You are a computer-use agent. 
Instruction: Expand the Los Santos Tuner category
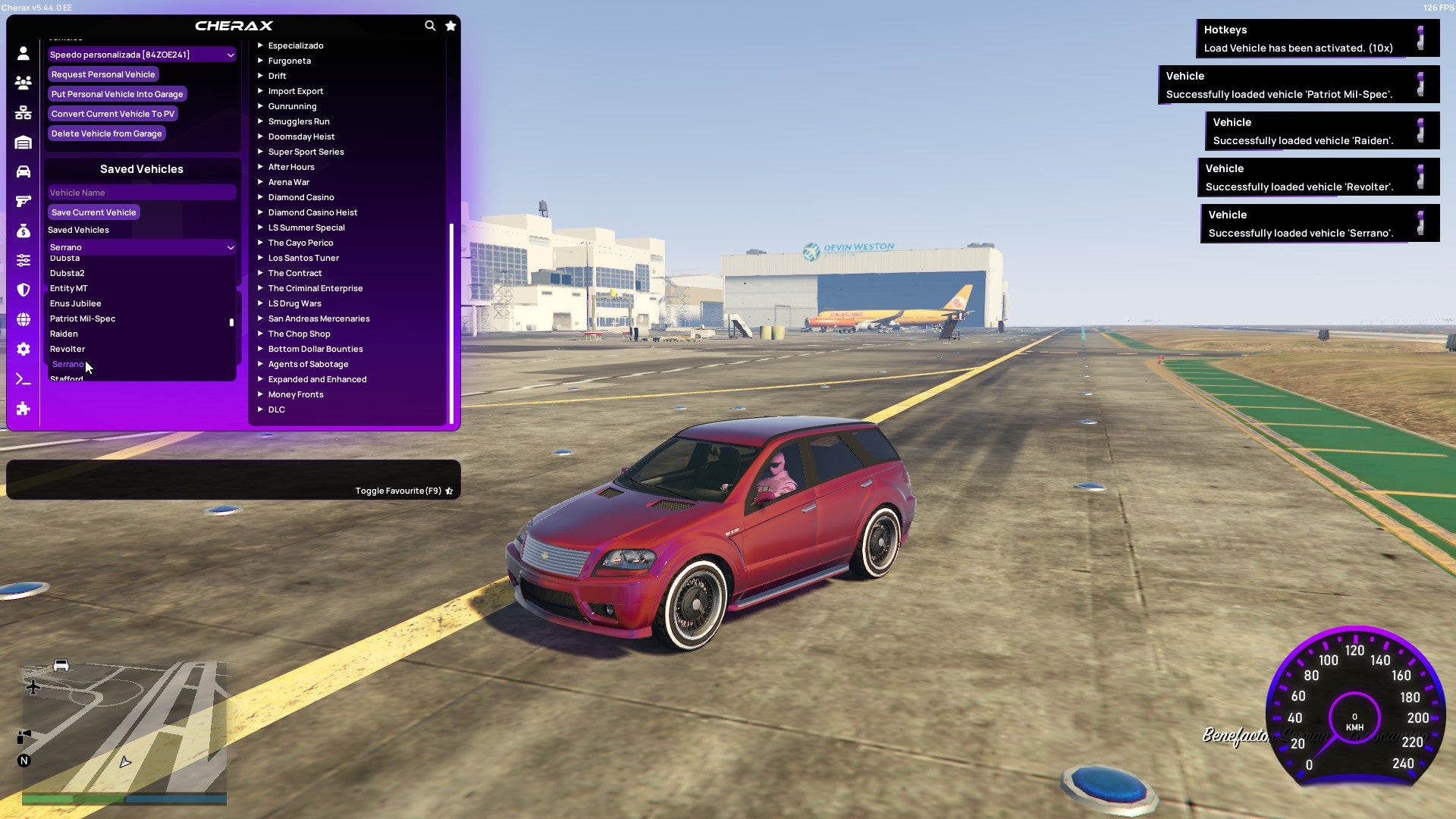pyautogui.click(x=303, y=258)
